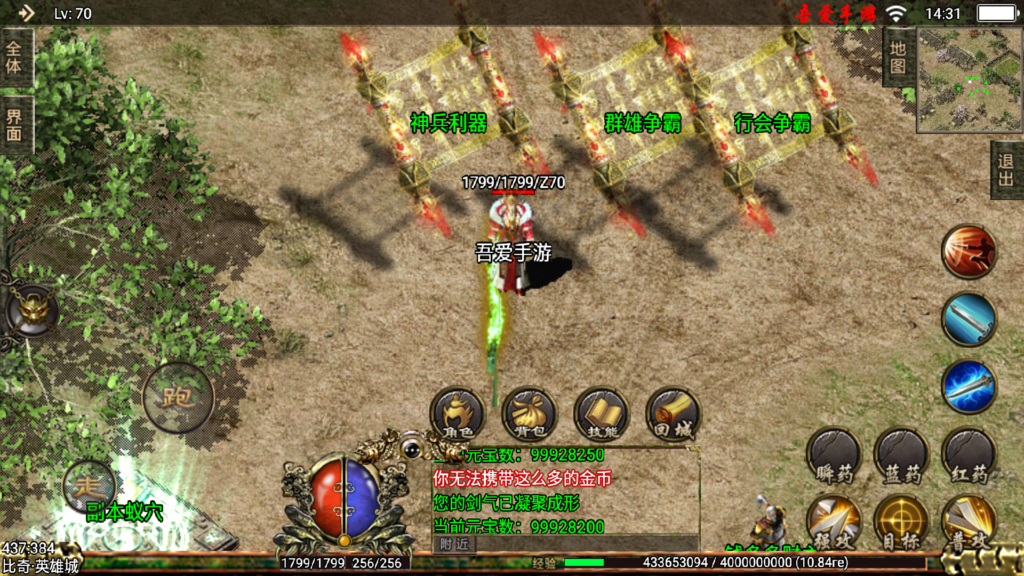This screenshot has width=1024, height=576.
Task: Enter the 副本蚁穴 dungeon shortcut
Action: tap(124, 514)
